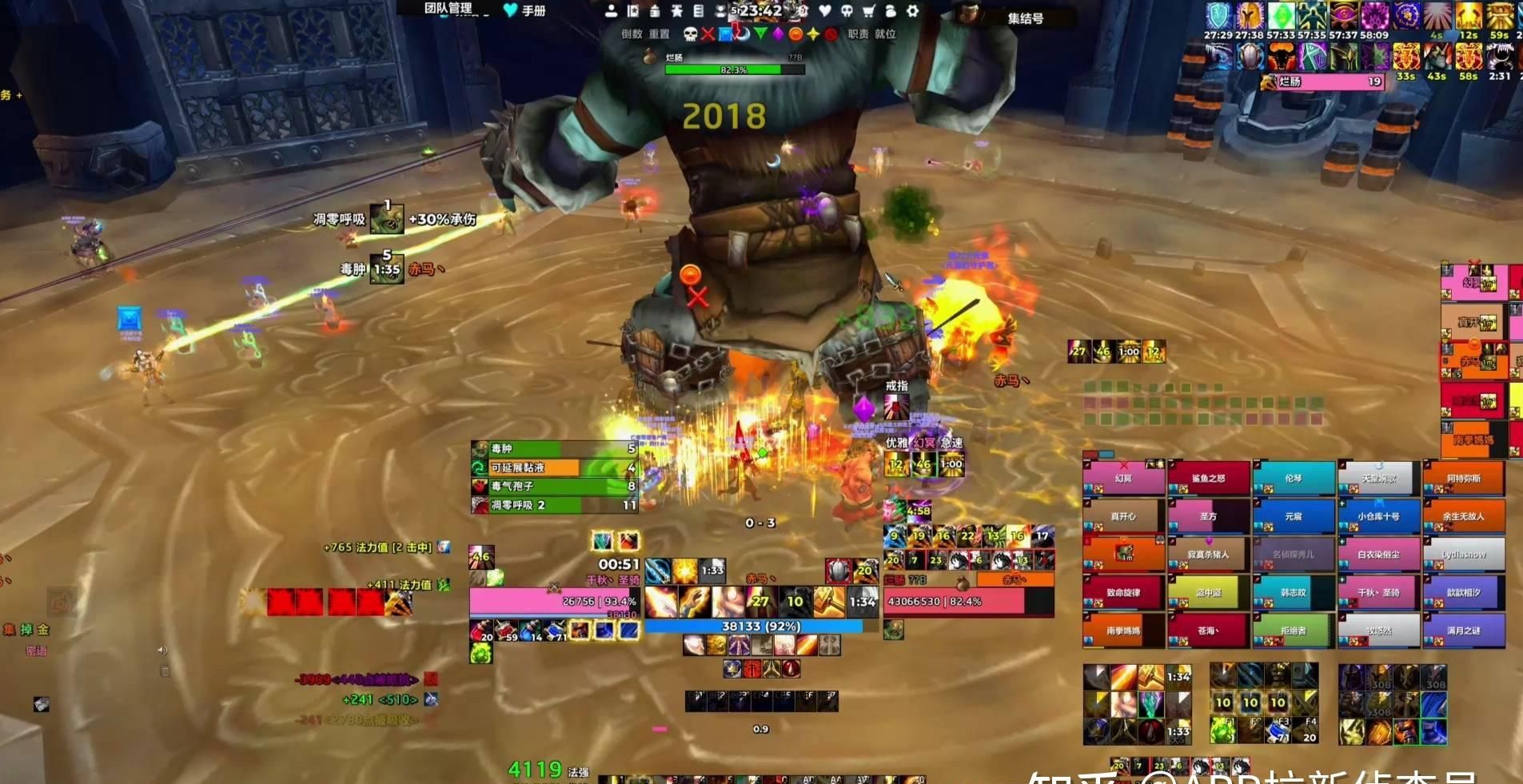Open the shopping cart icon
This screenshot has height=784, width=1523.
point(869,11)
